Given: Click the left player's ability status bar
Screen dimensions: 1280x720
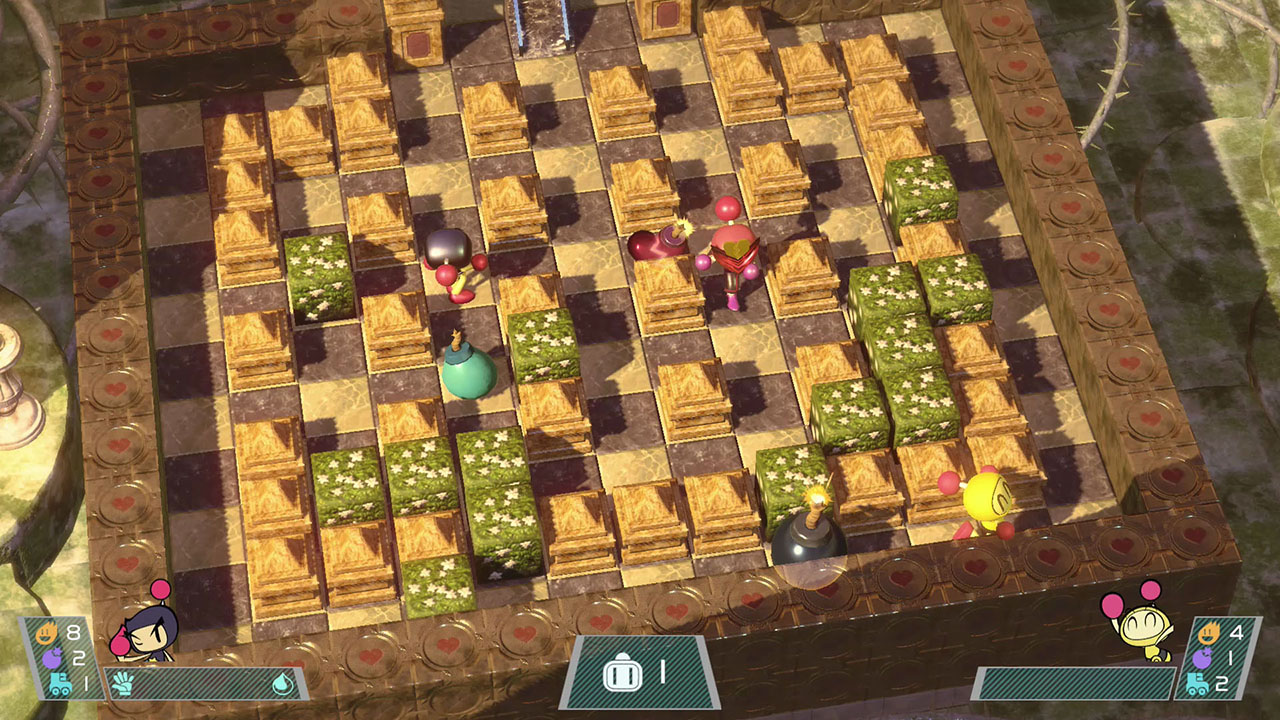Looking at the screenshot, I should (x=200, y=683).
